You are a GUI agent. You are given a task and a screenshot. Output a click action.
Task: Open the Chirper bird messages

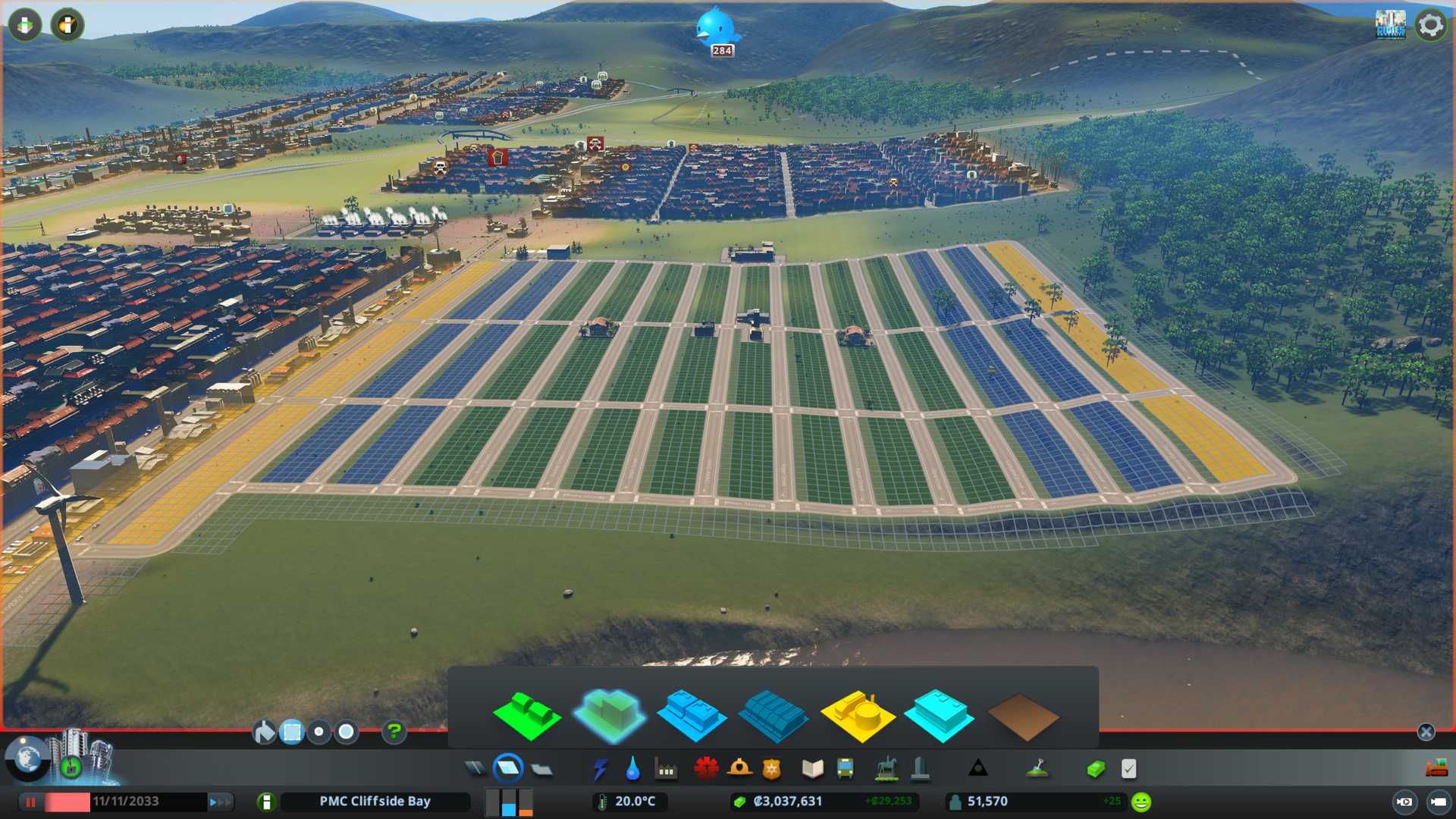point(716,29)
